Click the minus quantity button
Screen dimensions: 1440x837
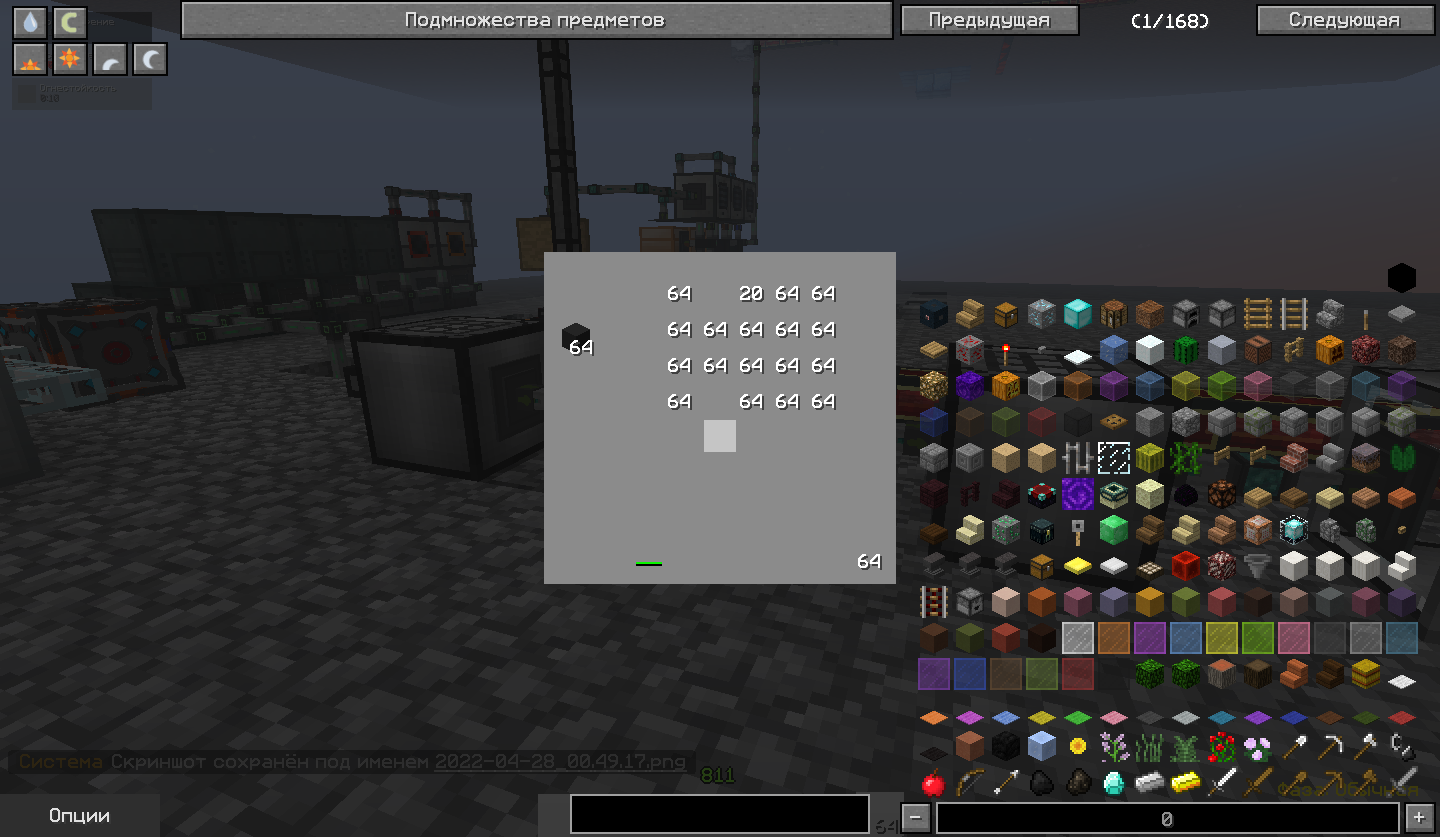click(x=916, y=818)
